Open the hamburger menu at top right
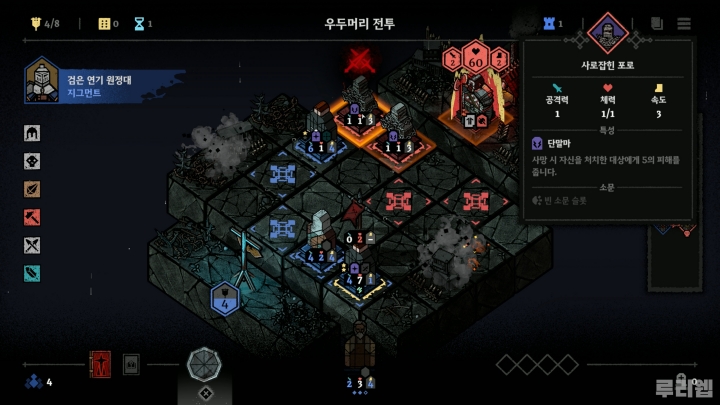 point(684,23)
